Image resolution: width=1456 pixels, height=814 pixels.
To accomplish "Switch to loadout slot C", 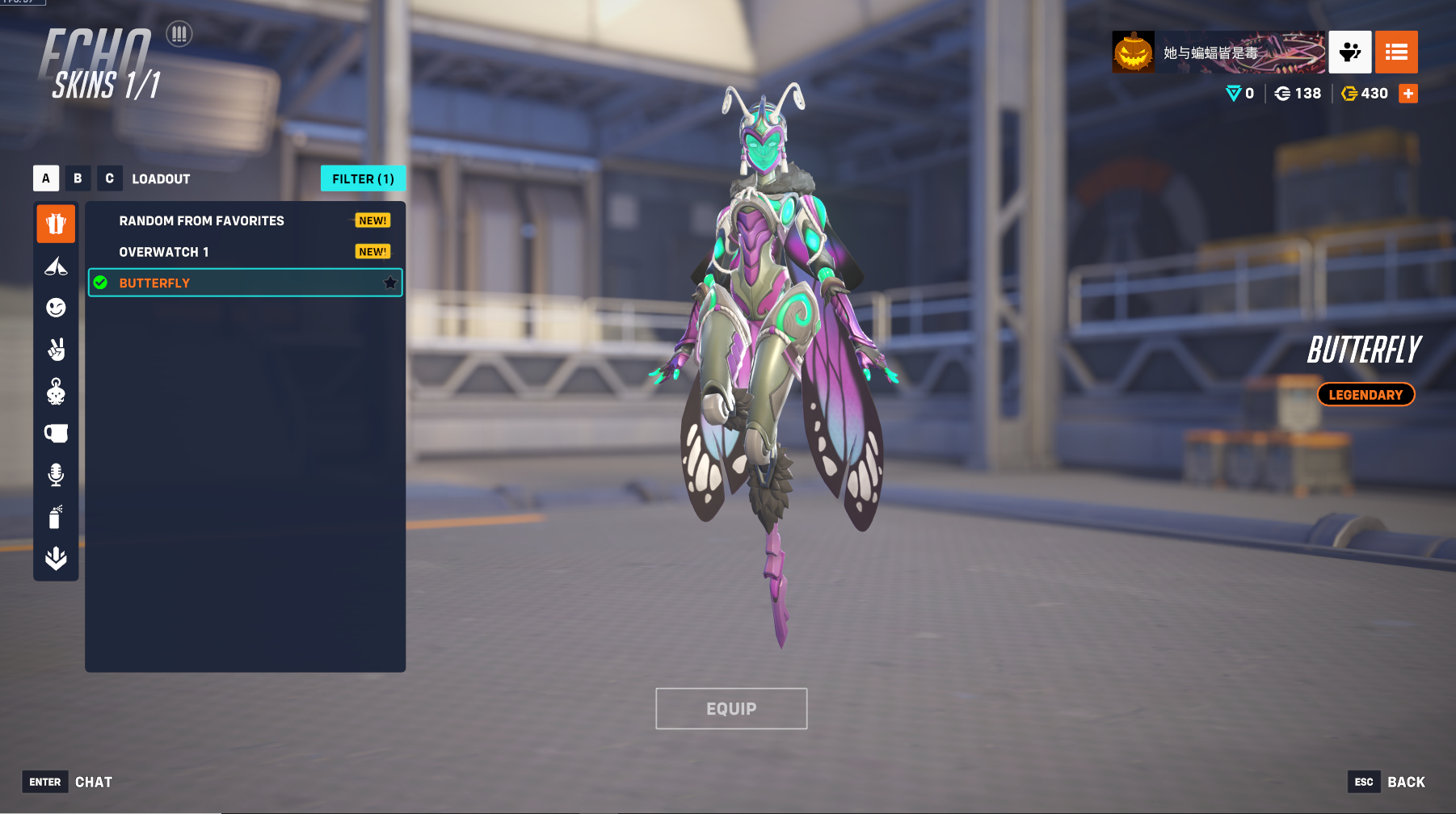I will coord(109,178).
